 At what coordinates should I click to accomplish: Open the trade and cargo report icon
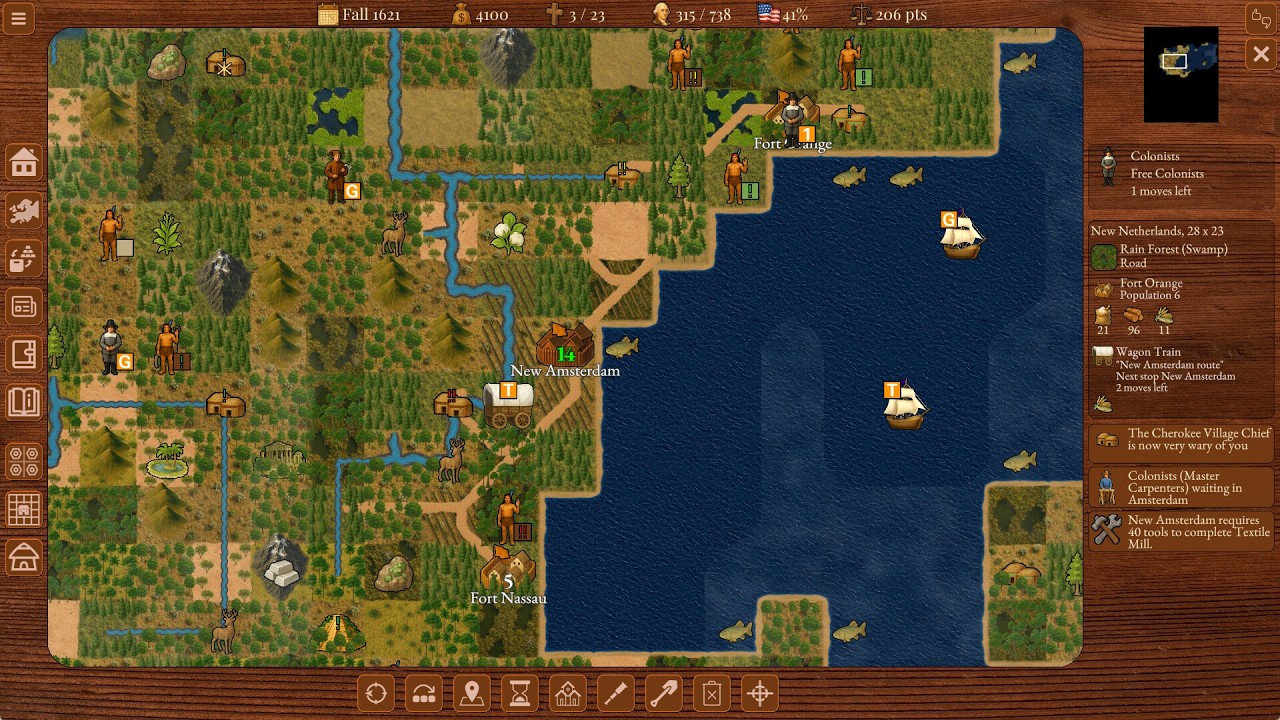click(24, 260)
